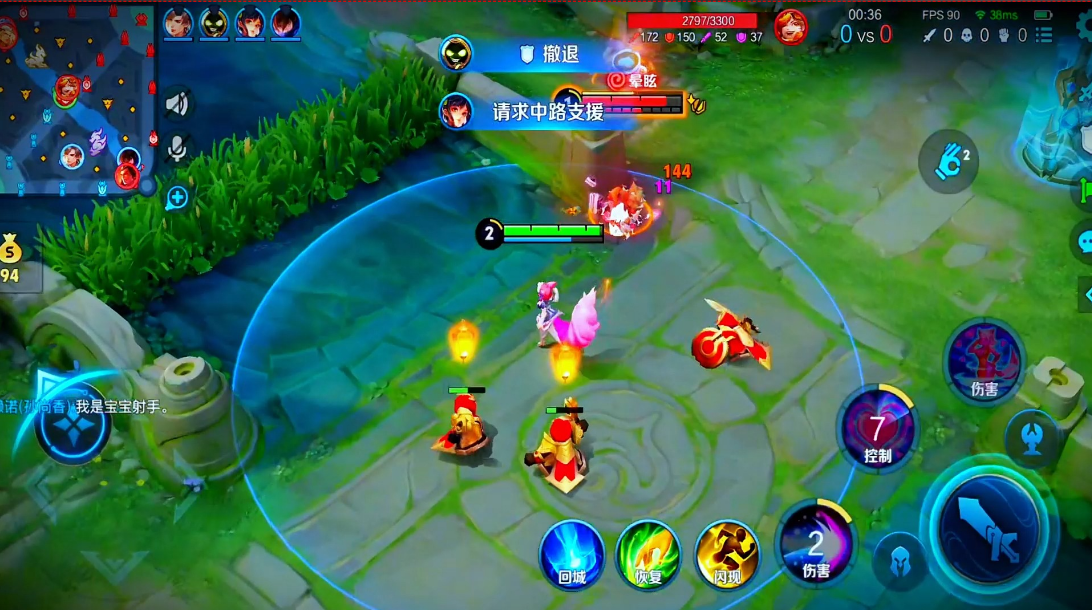Tap the tower-target attack button
The width and height of the screenshot is (1092, 610).
pyautogui.click(x=1032, y=437)
